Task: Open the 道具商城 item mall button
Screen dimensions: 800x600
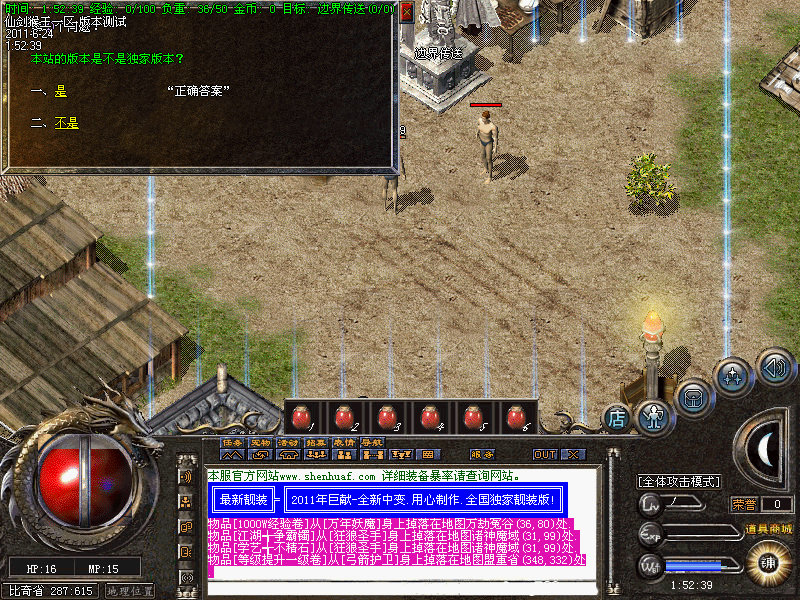Action: pos(768,528)
